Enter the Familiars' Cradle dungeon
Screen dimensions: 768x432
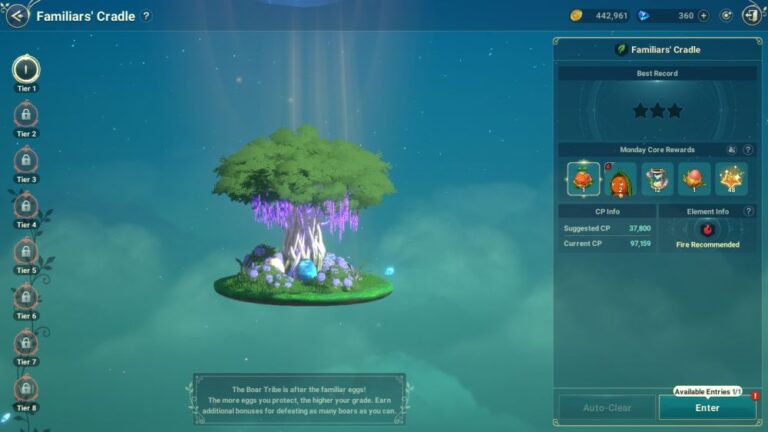click(707, 407)
